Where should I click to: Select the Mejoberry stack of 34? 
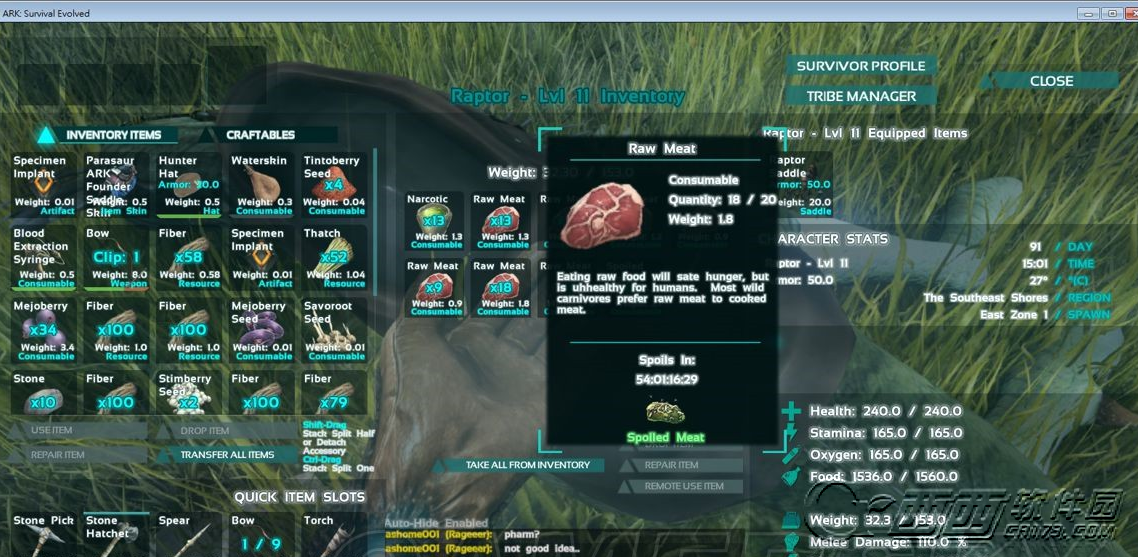44,330
